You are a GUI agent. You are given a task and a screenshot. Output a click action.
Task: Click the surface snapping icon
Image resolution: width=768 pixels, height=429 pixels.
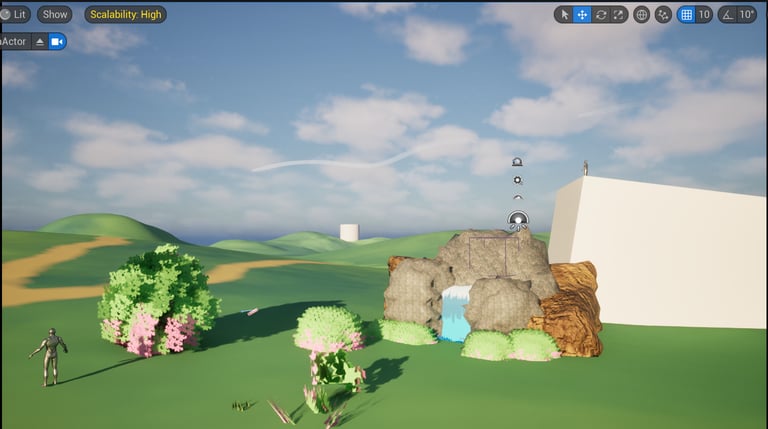(663, 15)
